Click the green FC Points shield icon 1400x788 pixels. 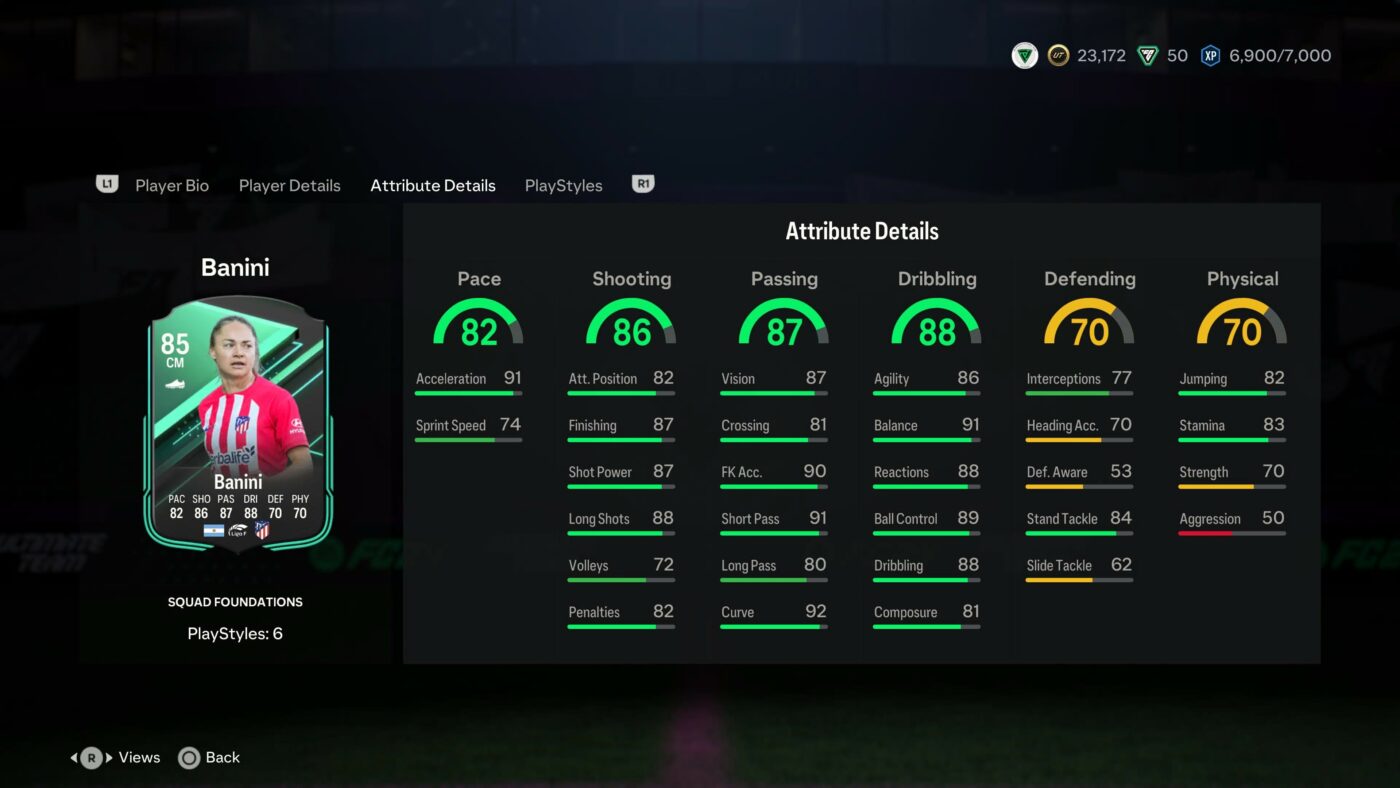(x=1146, y=55)
